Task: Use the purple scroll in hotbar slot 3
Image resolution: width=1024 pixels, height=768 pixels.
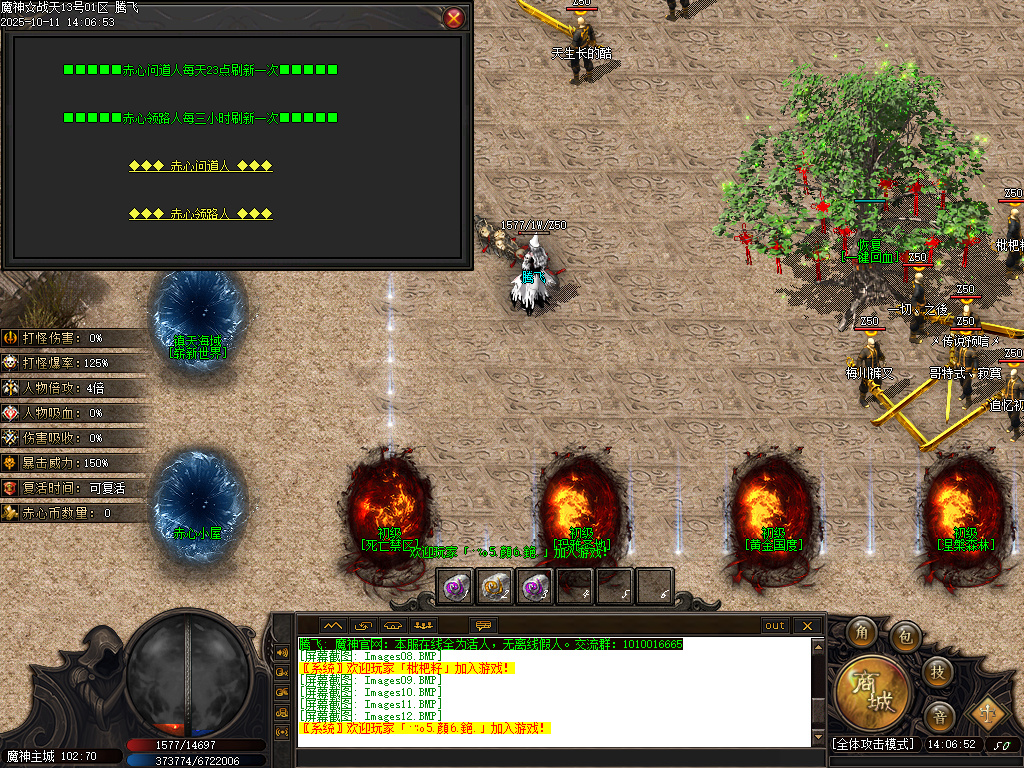Action: [x=535, y=587]
